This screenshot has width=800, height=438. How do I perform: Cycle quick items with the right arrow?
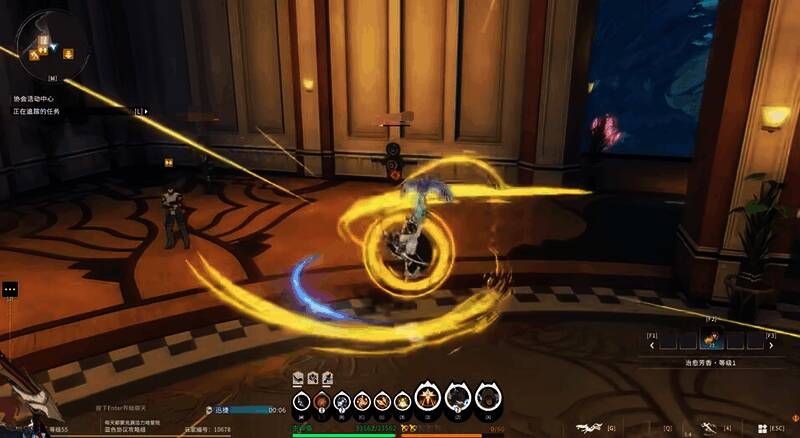click(x=771, y=344)
